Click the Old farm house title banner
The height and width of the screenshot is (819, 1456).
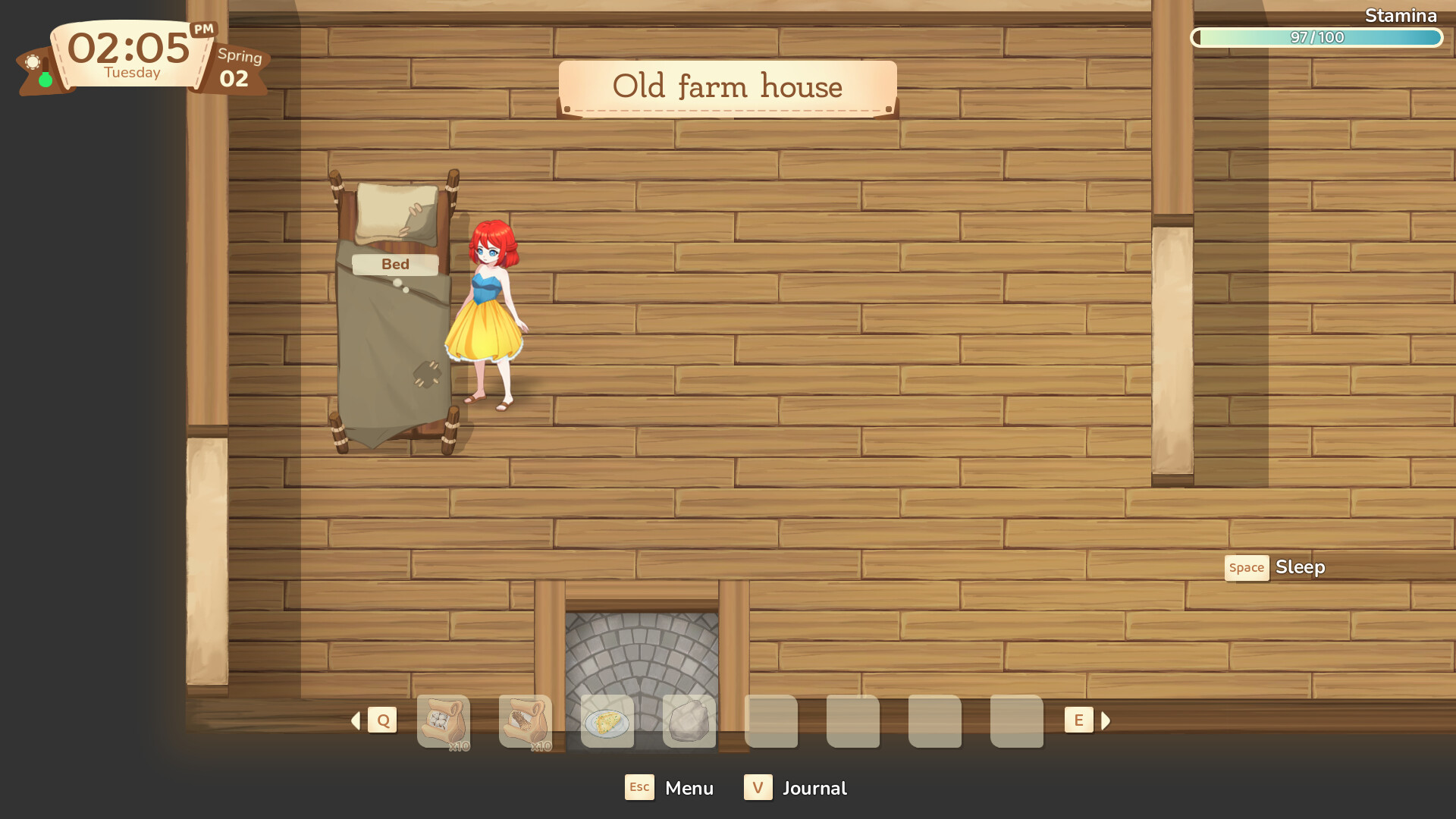pyautogui.click(x=727, y=86)
